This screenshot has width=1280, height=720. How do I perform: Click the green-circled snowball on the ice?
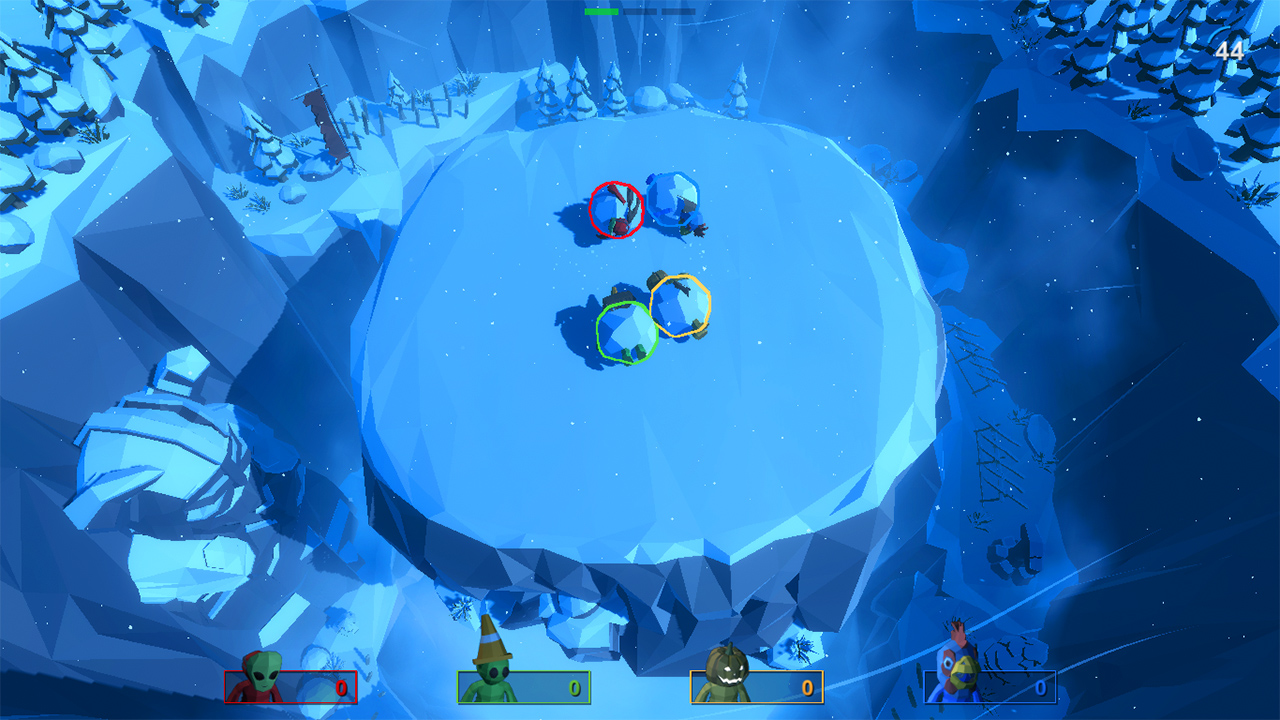(628, 334)
